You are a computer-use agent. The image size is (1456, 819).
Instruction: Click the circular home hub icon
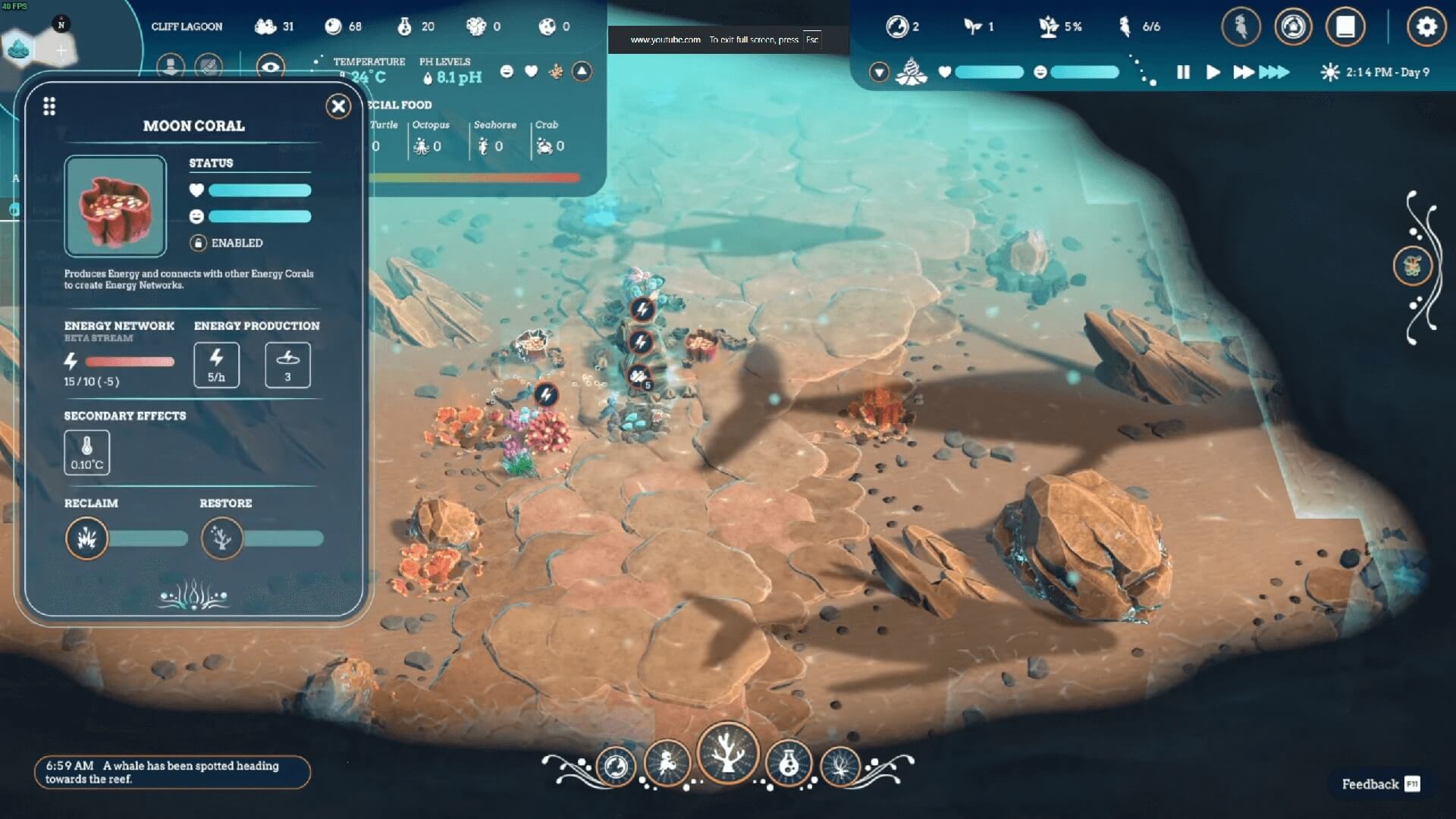pyautogui.click(x=1293, y=27)
